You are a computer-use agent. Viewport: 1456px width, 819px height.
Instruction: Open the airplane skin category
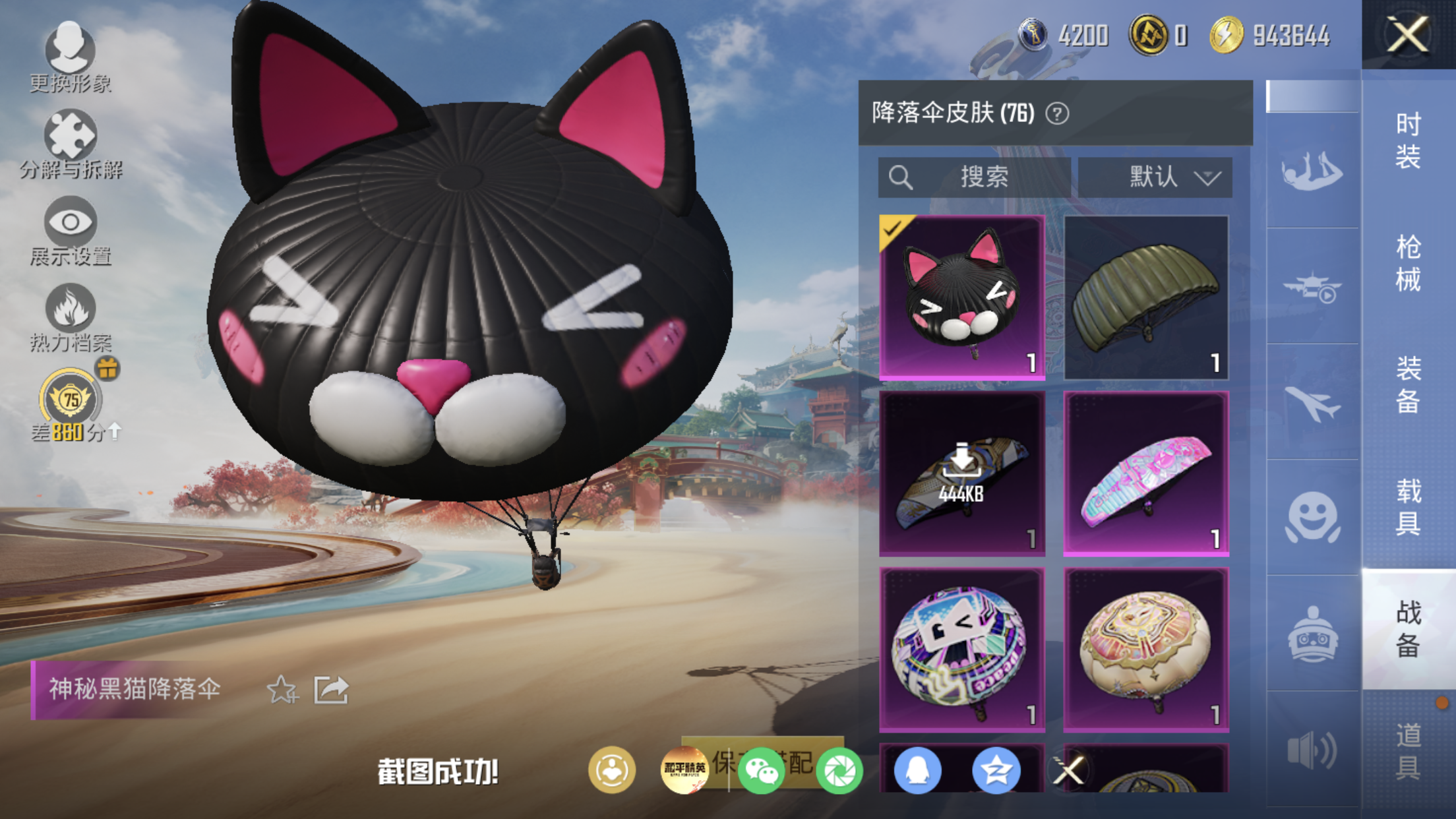point(1312,402)
